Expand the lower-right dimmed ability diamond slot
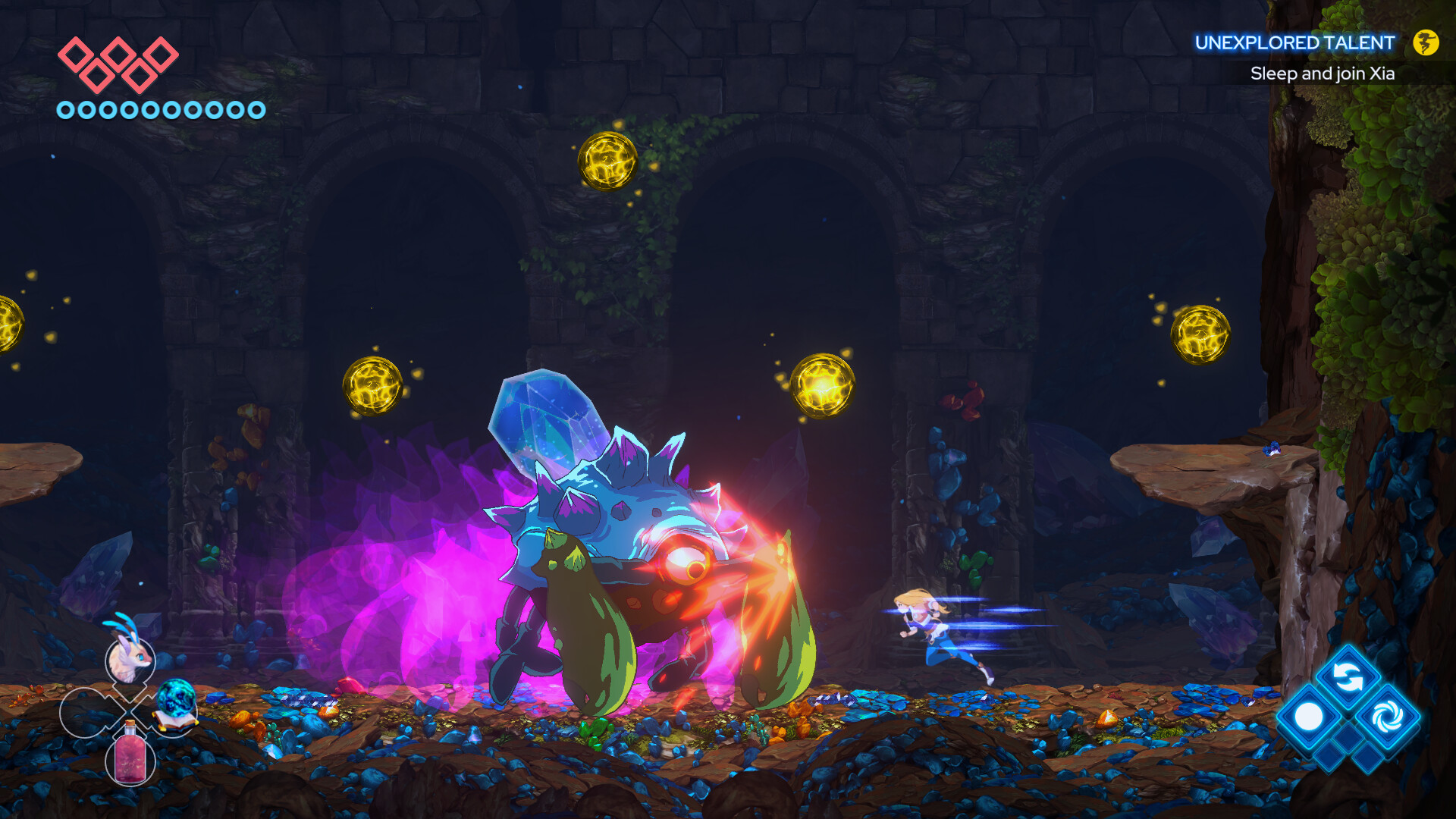 point(1368,758)
